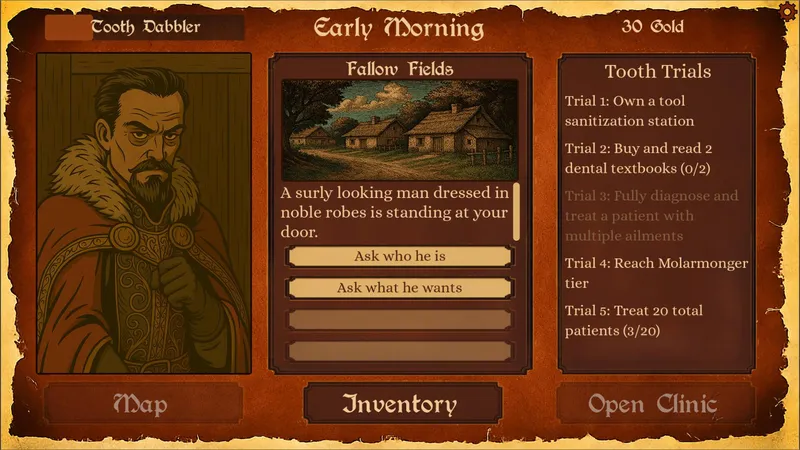The image size is (800, 450).
Task: Click the Tooth Dabbler rank bar
Action: click(x=145, y=27)
